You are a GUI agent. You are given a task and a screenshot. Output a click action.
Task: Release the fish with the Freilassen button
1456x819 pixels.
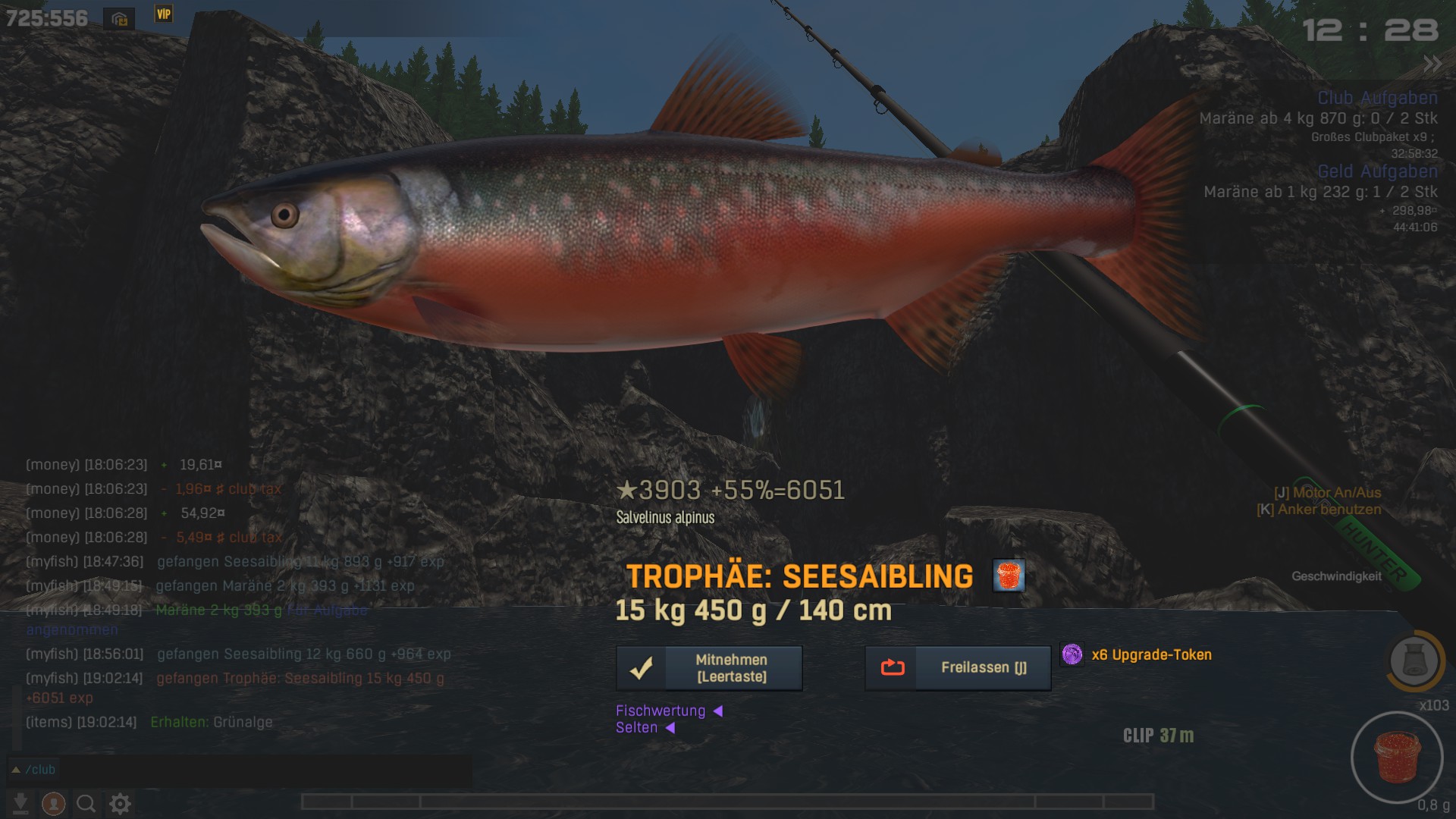[x=958, y=668]
